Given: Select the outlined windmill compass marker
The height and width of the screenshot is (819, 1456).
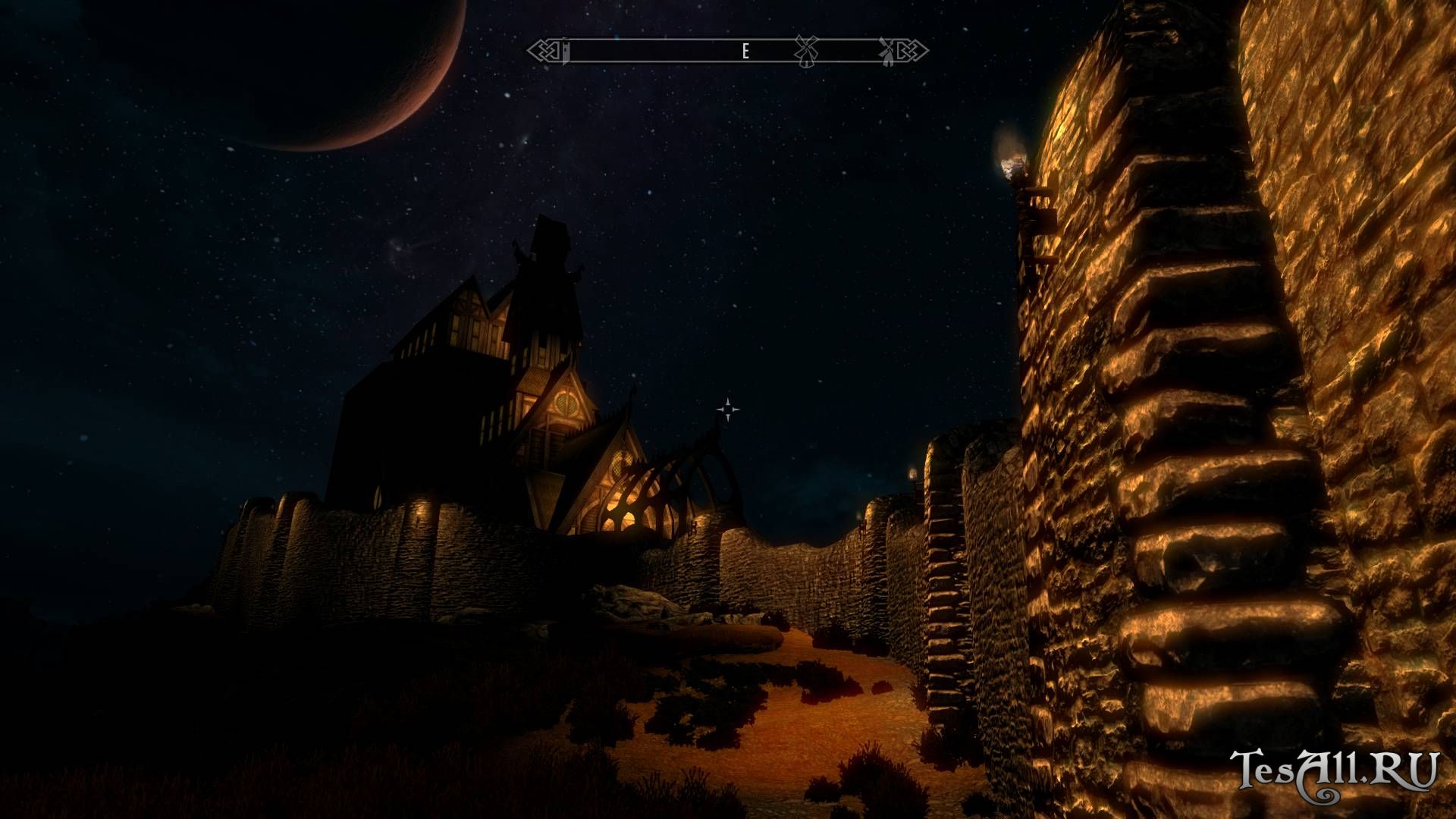Looking at the screenshot, I should (805, 50).
